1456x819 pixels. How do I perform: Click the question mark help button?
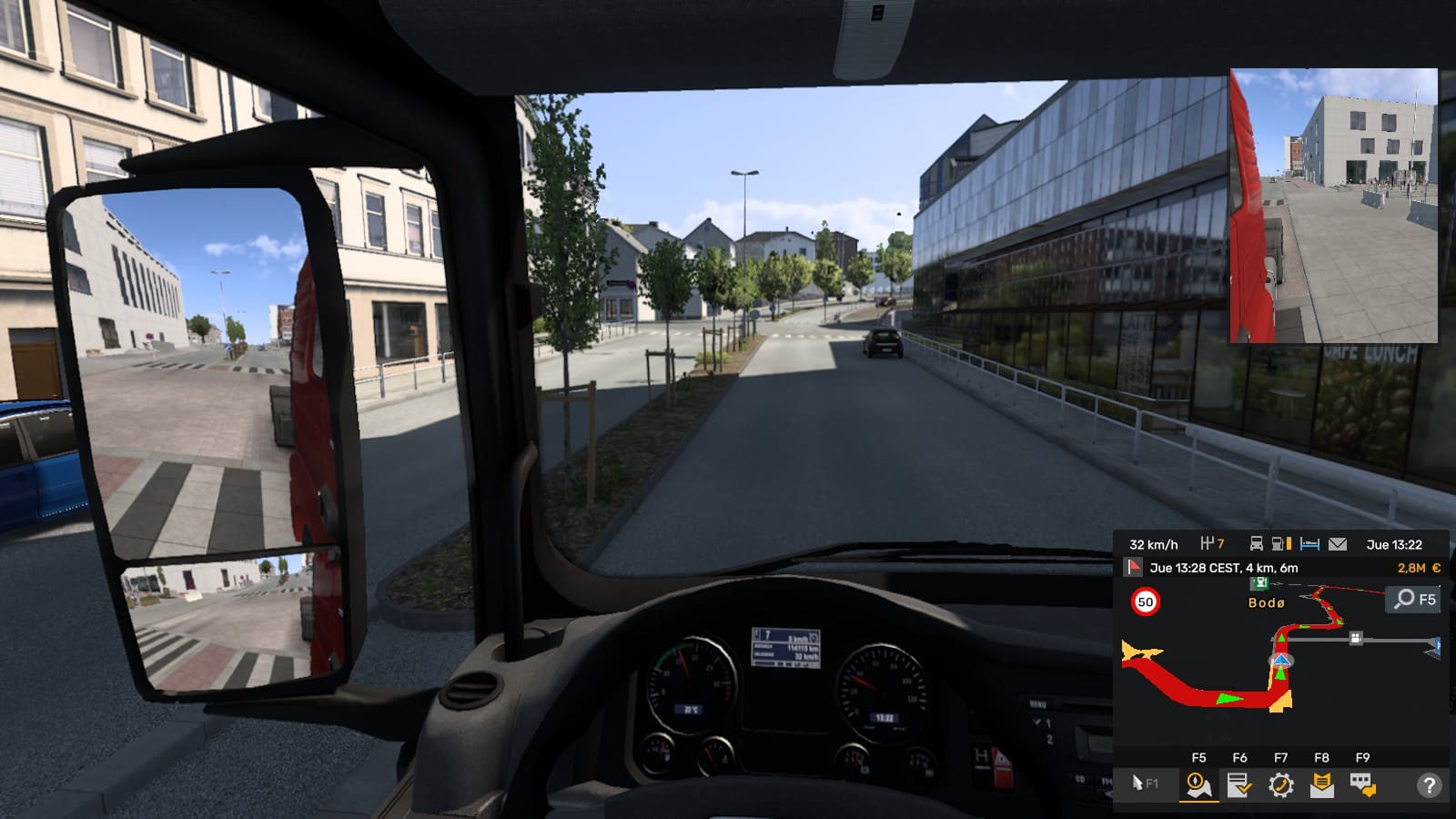pos(1429,784)
